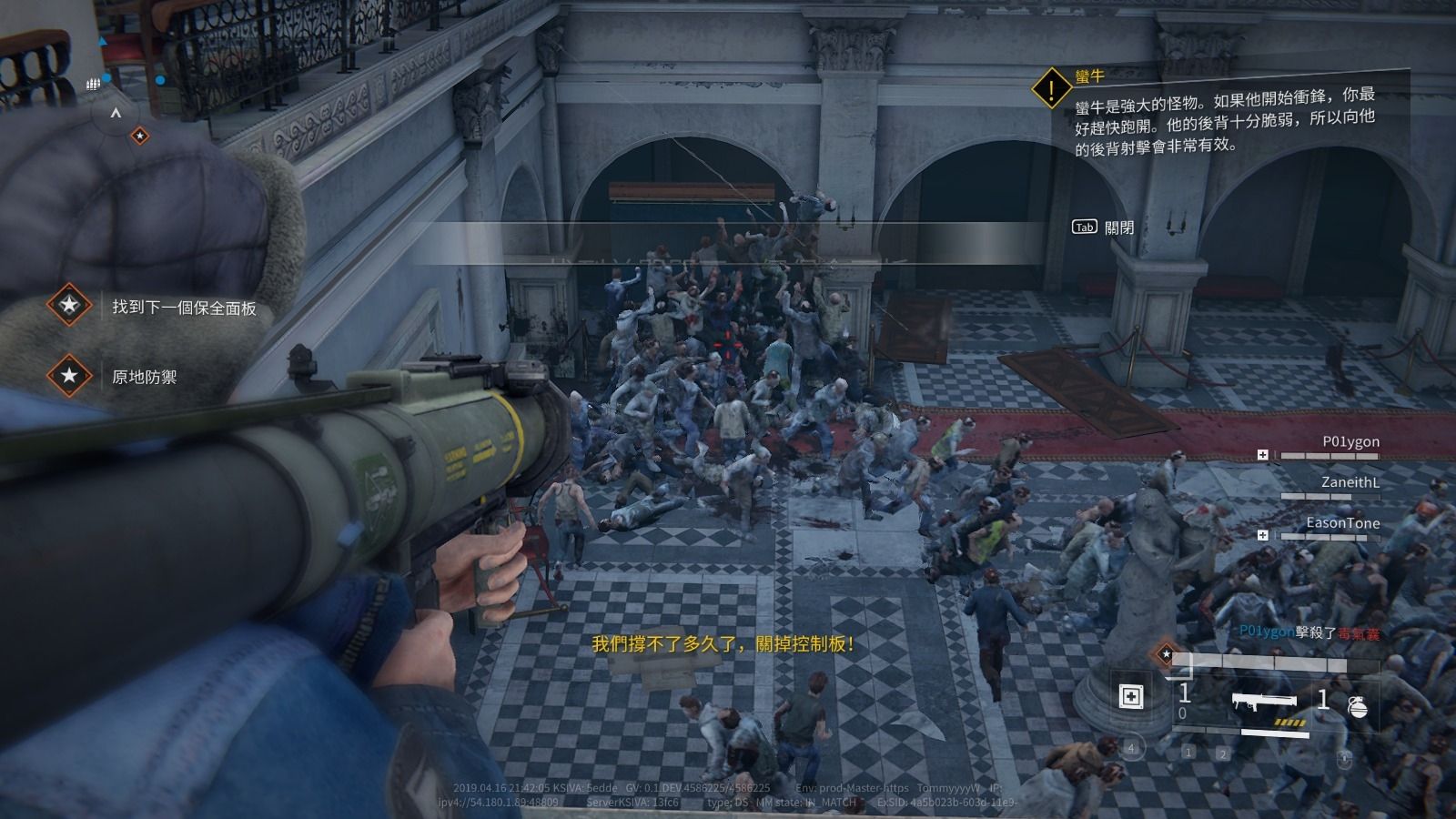Click the 蠻牛 warning exclamation icon
Screen dimensions: 1456x819
(1051, 88)
